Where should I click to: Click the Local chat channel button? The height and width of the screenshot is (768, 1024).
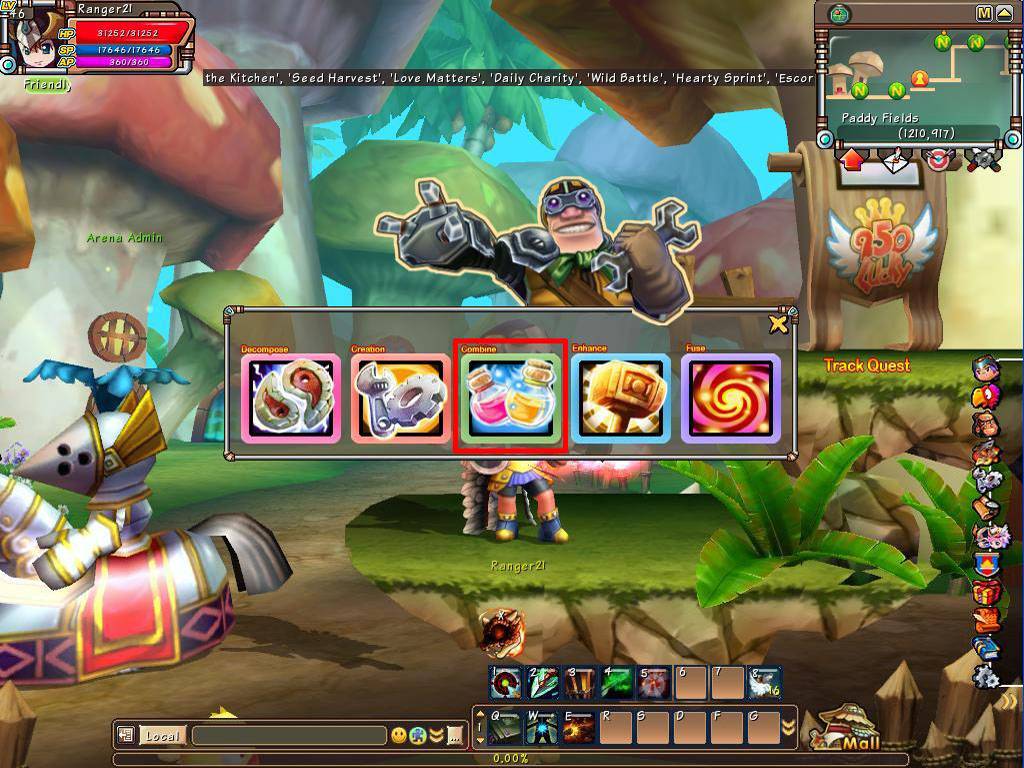click(x=161, y=736)
